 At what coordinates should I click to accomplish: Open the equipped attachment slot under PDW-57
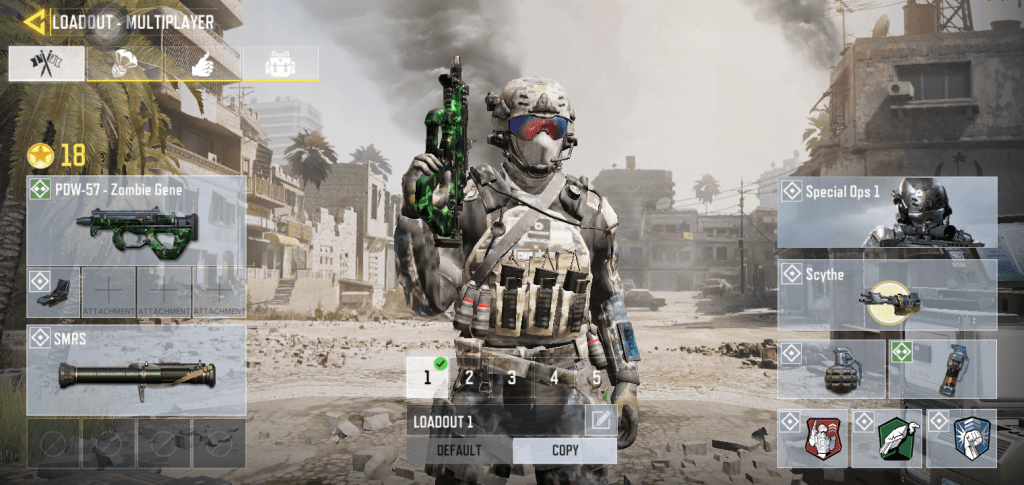point(53,292)
